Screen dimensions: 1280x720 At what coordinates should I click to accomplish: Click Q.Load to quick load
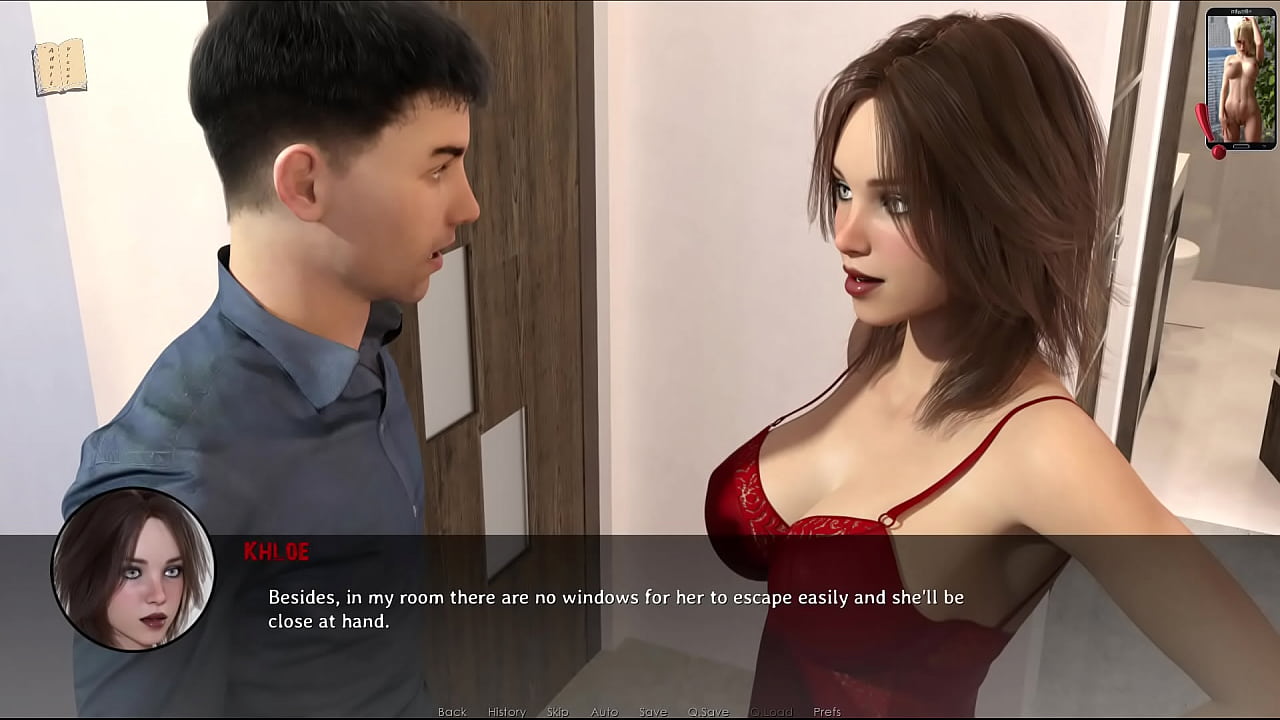770,712
